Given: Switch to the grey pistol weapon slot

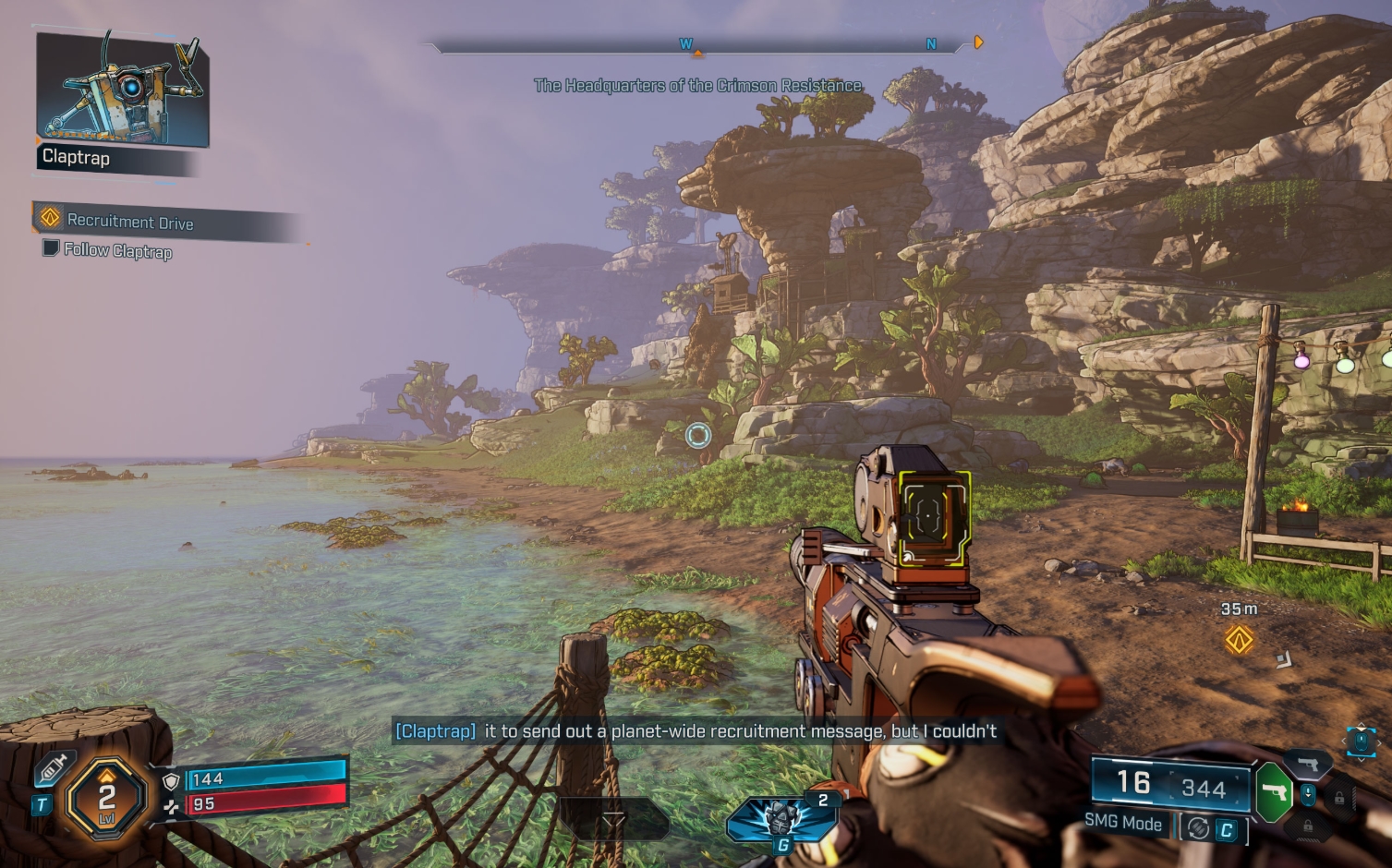Looking at the screenshot, I should coord(1308,764).
